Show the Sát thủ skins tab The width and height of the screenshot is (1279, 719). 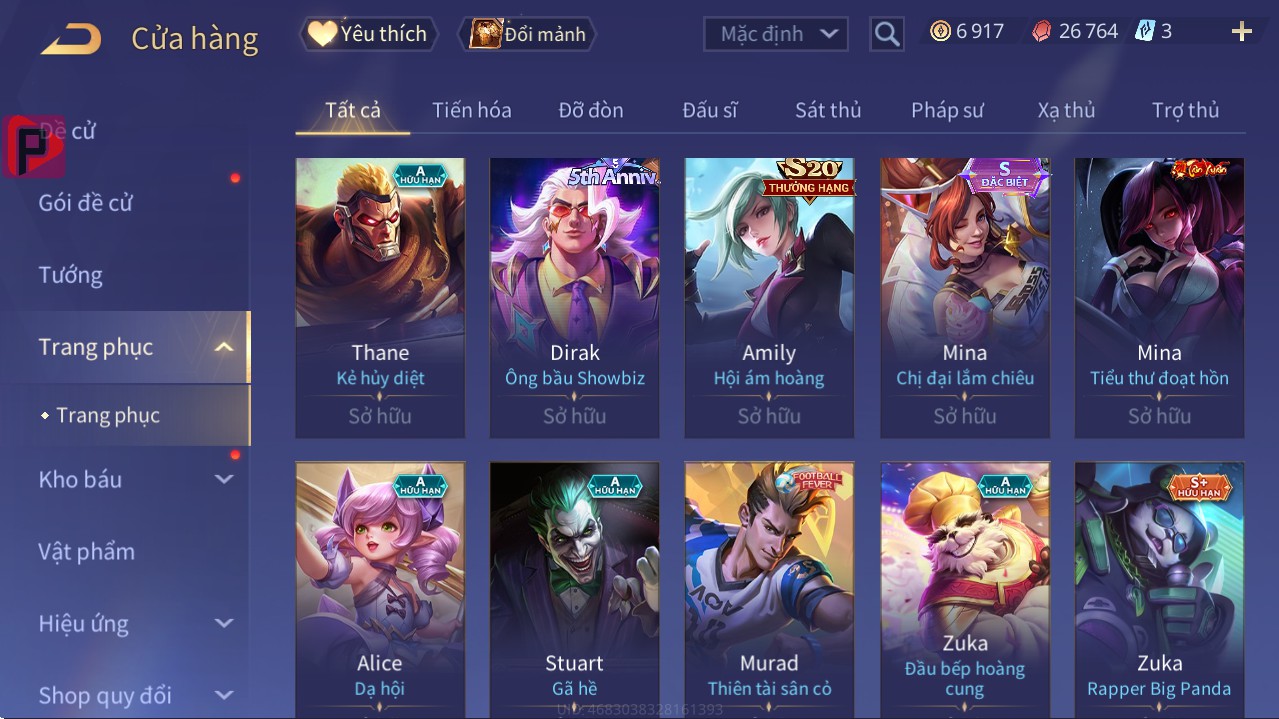828,110
